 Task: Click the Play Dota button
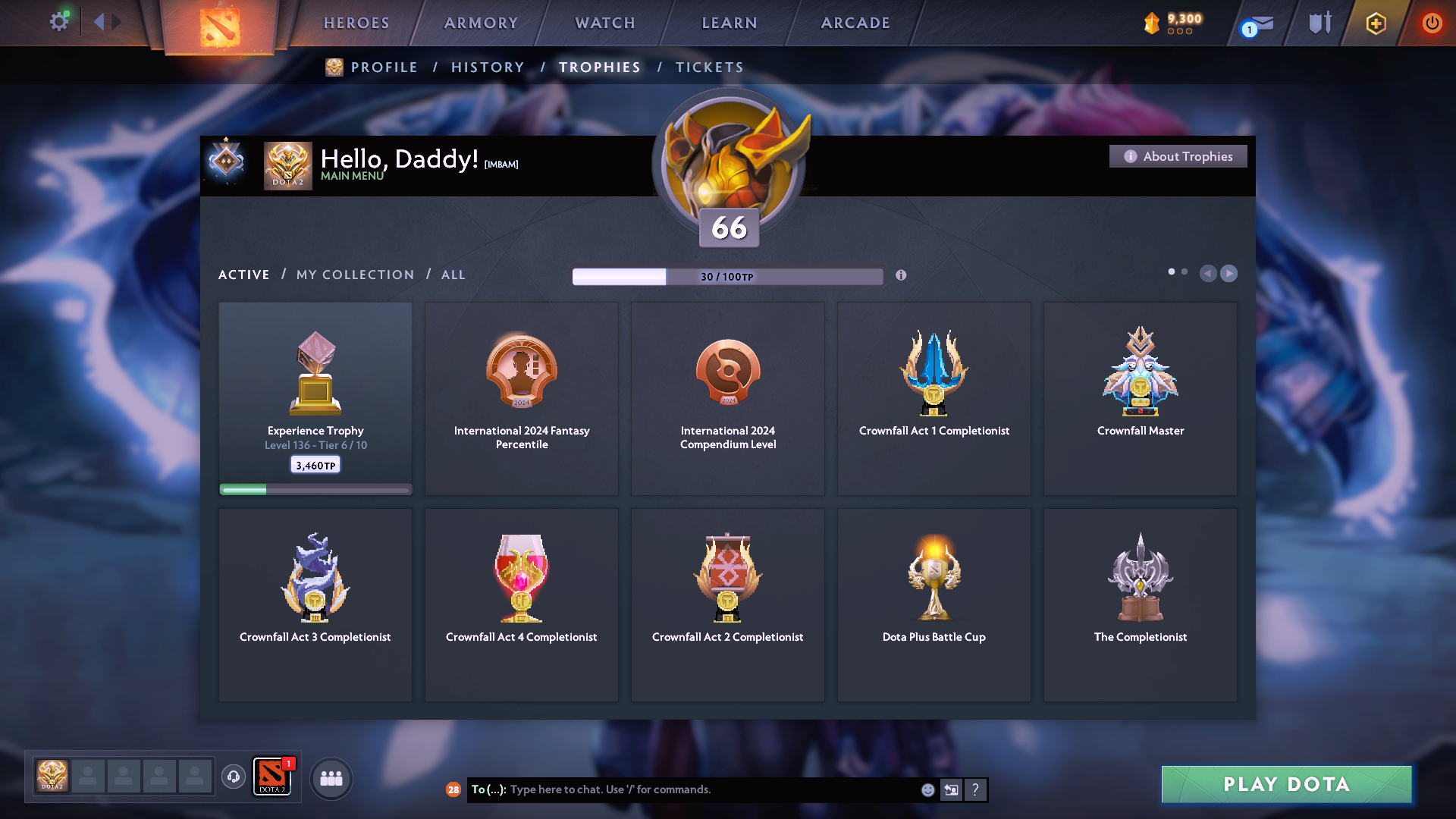(1286, 784)
